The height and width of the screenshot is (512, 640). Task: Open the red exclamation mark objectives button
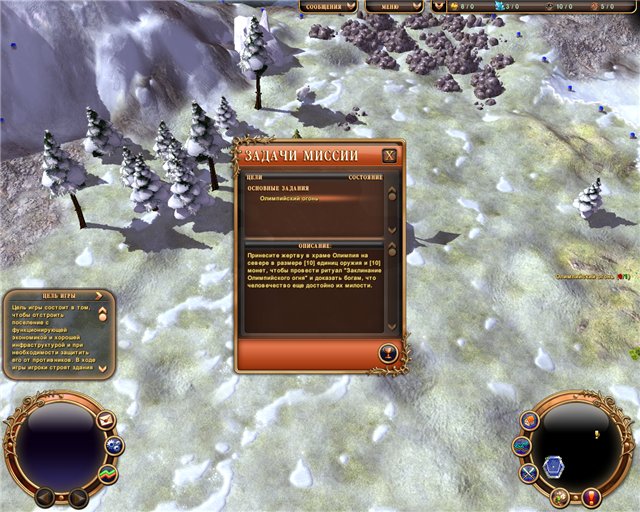[x=591, y=496]
